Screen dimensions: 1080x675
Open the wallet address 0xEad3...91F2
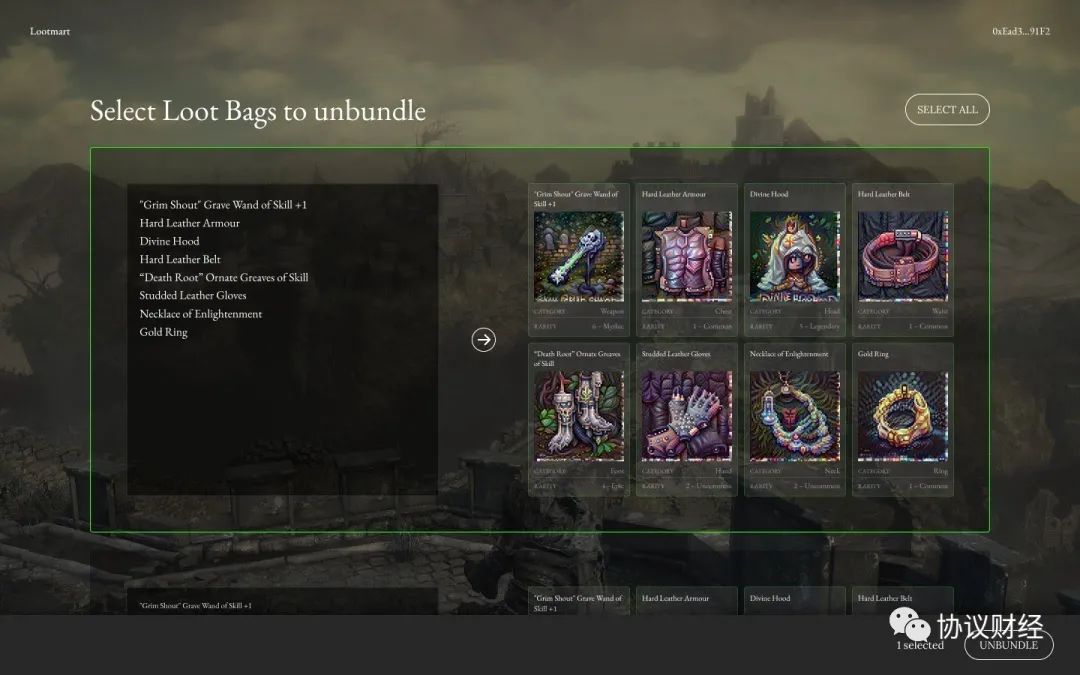point(1020,32)
